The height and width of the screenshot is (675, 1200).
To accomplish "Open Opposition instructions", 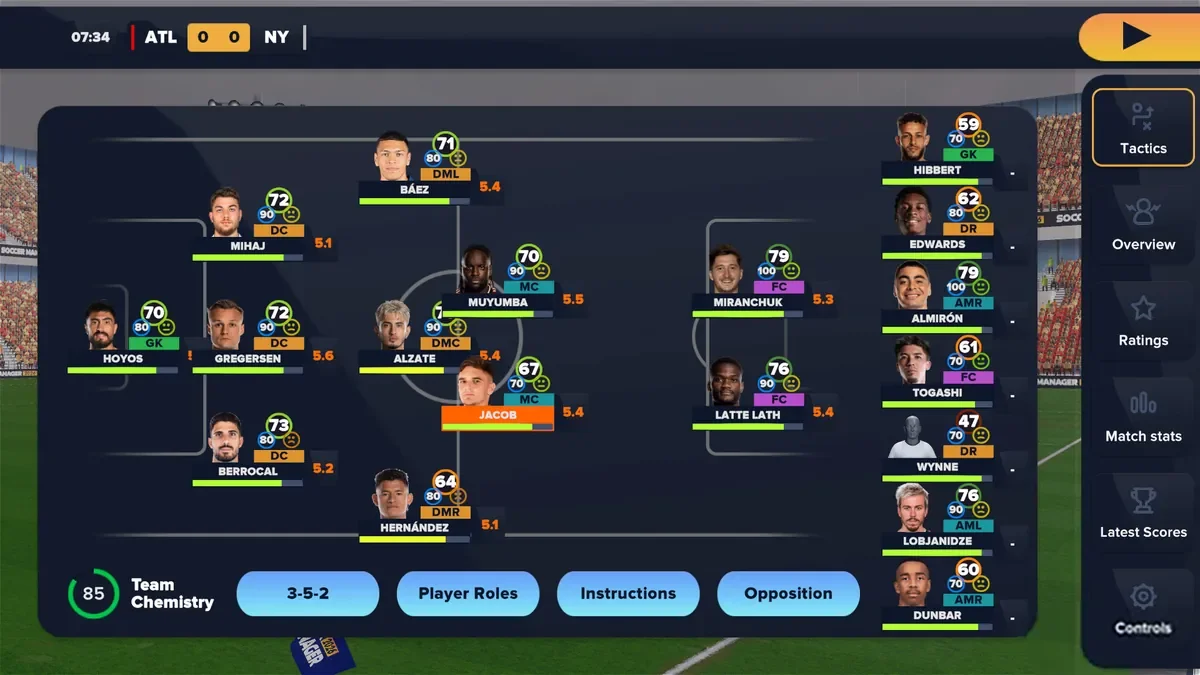I will pos(788,593).
